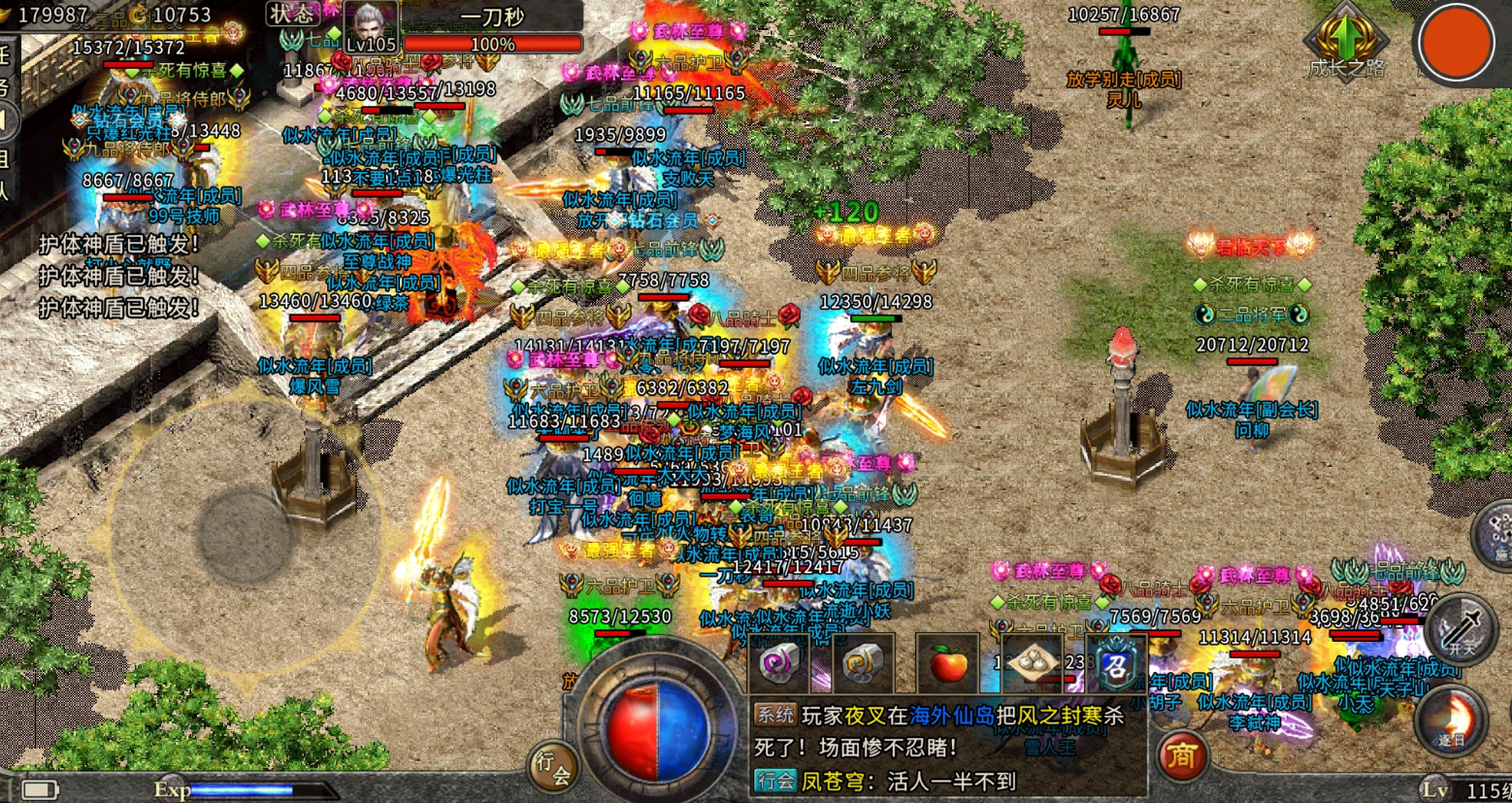Viewport: 1512px width, 803px height.
Task: Click the 行会 guild chat channel tag
Action: click(x=775, y=780)
